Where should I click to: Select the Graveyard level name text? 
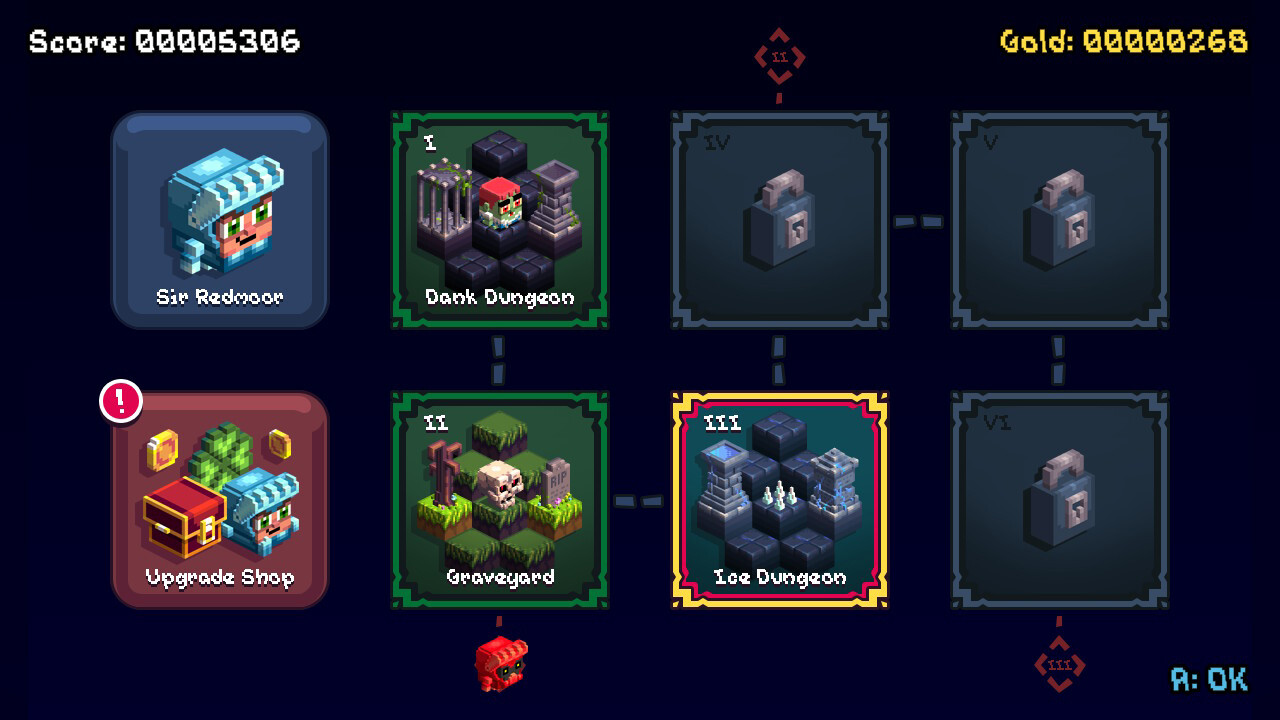coord(500,577)
